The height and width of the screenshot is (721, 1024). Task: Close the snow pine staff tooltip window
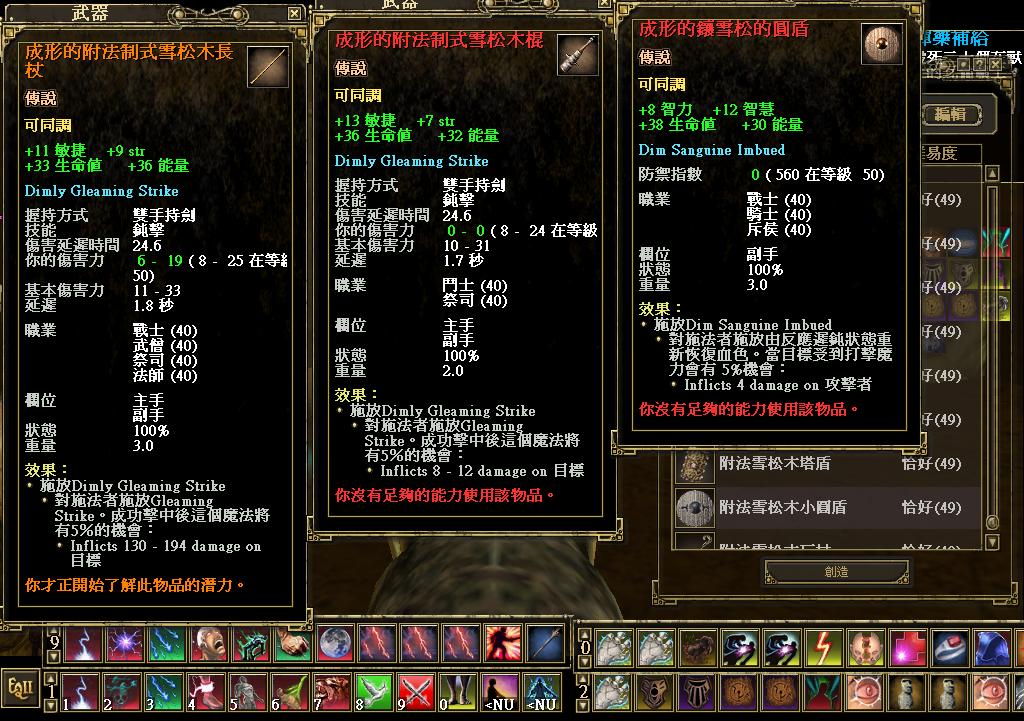[x=294, y=13]
